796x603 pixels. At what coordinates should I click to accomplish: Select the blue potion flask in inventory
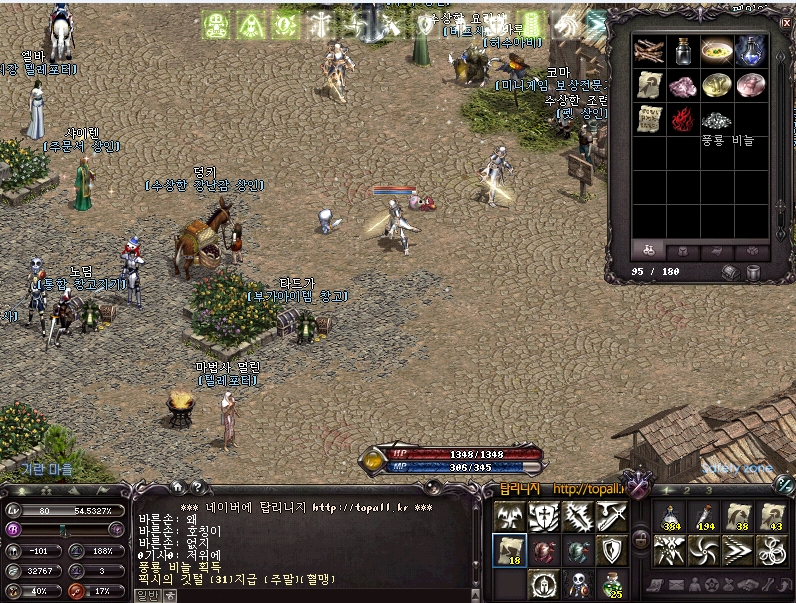(x=751, y=51)
